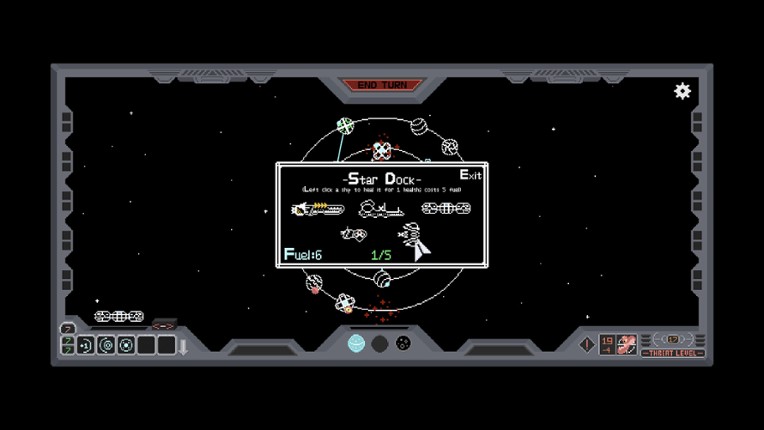Heal the three-pod segmented ship in dock

pos(446,209)
